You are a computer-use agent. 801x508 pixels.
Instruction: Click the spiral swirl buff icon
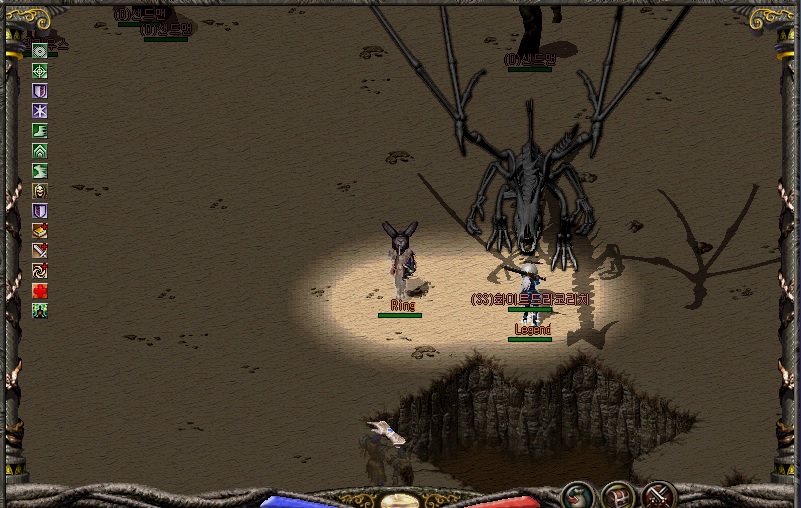[40, 271]
